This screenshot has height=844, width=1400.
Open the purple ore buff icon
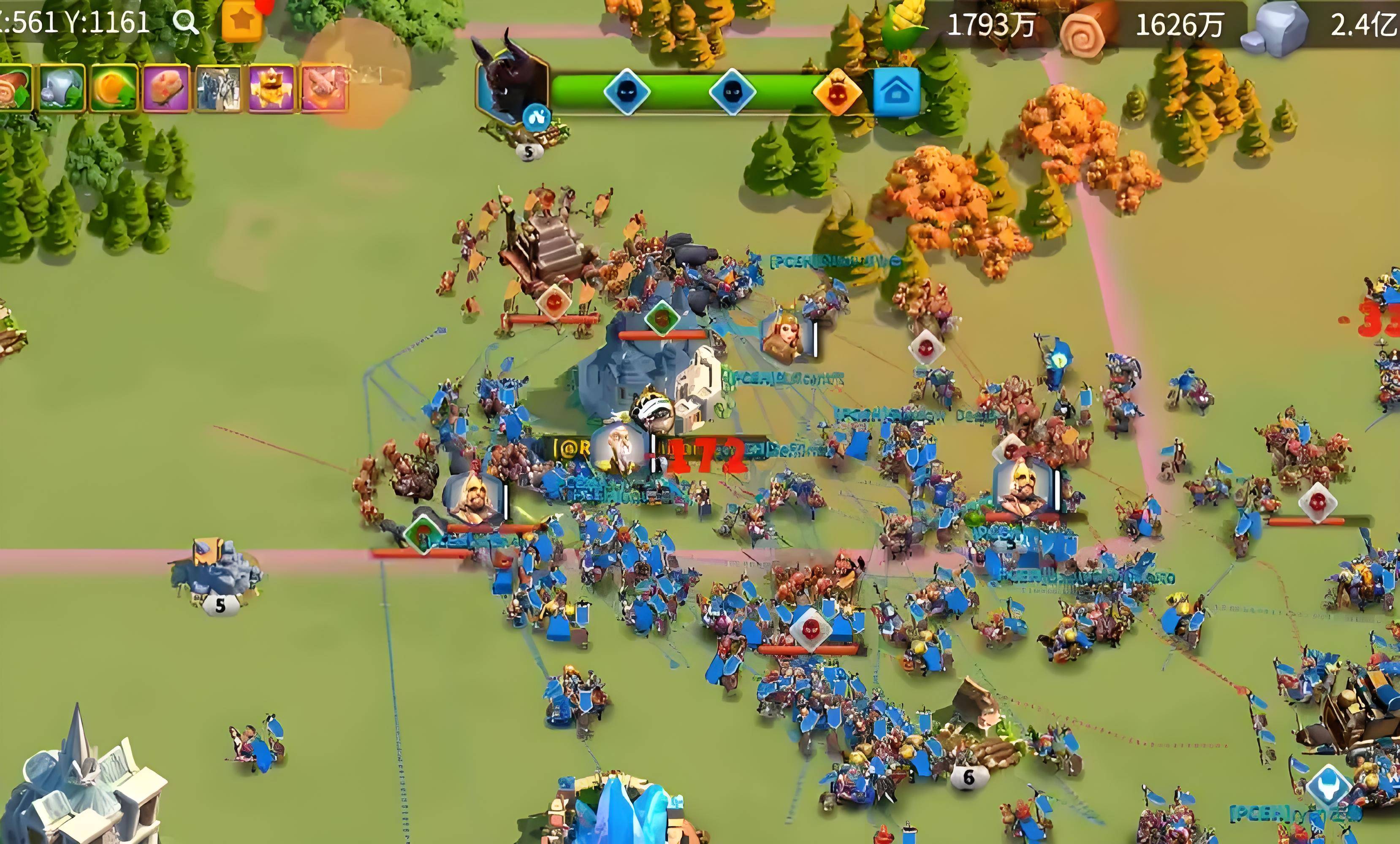pyautogui.click(x=166, y=88)
